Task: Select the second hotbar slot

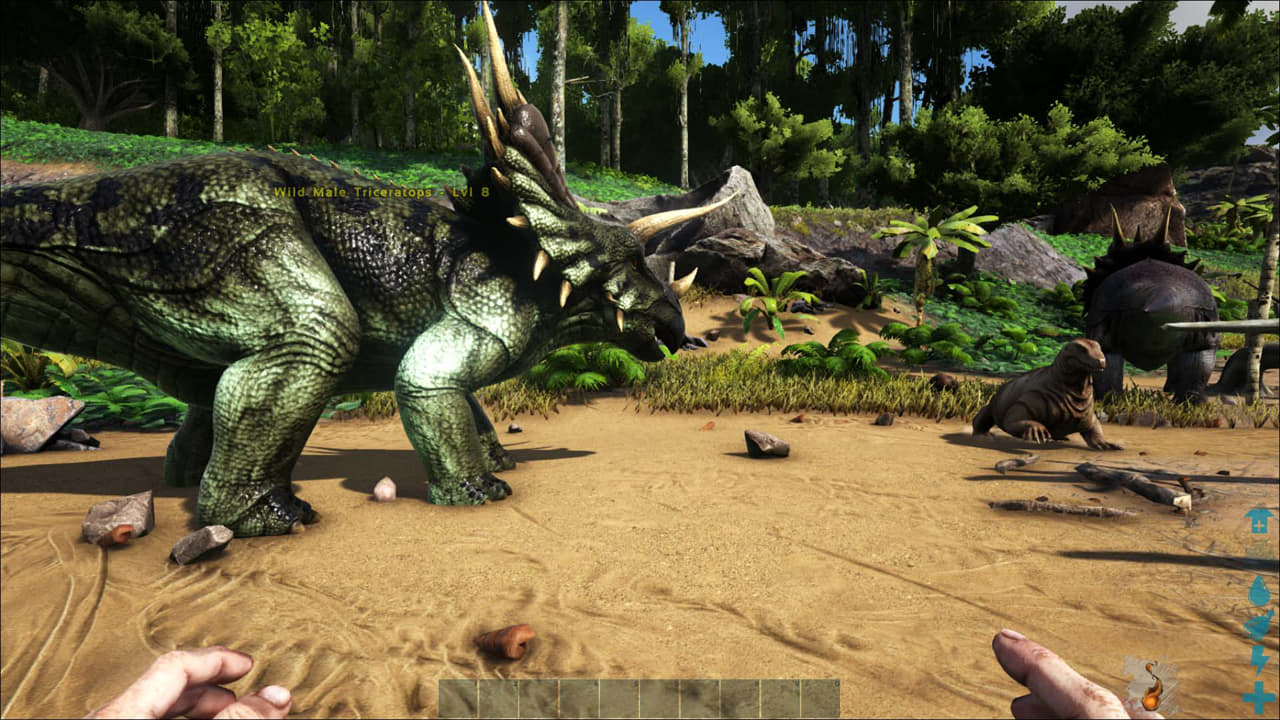Action: tap(498, 697)
